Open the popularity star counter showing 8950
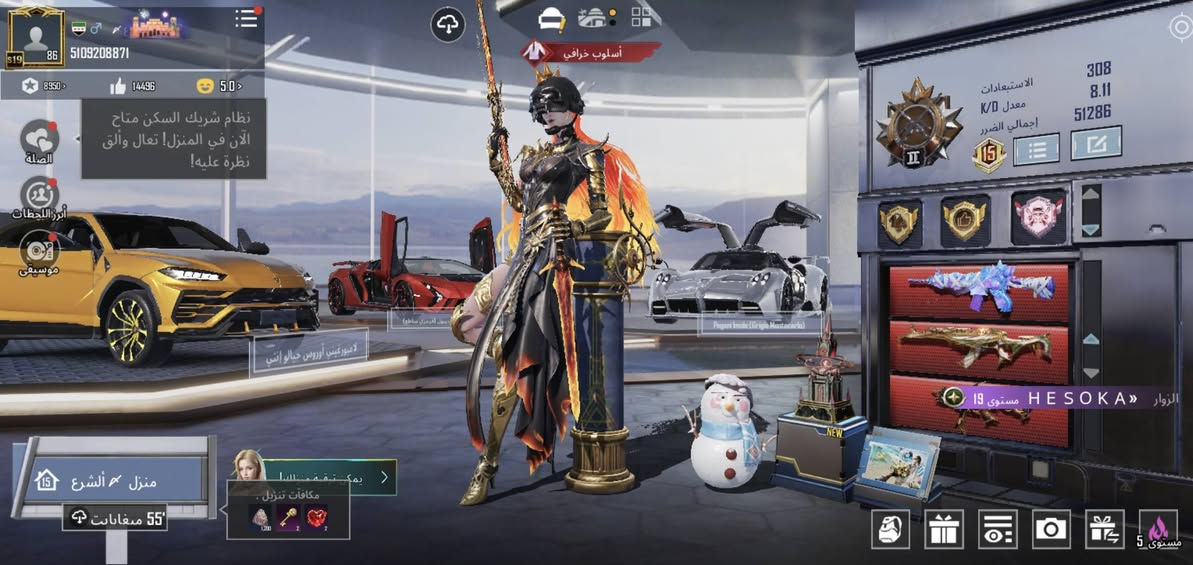Screen dimensions: 1193x565 click(43, 86)
